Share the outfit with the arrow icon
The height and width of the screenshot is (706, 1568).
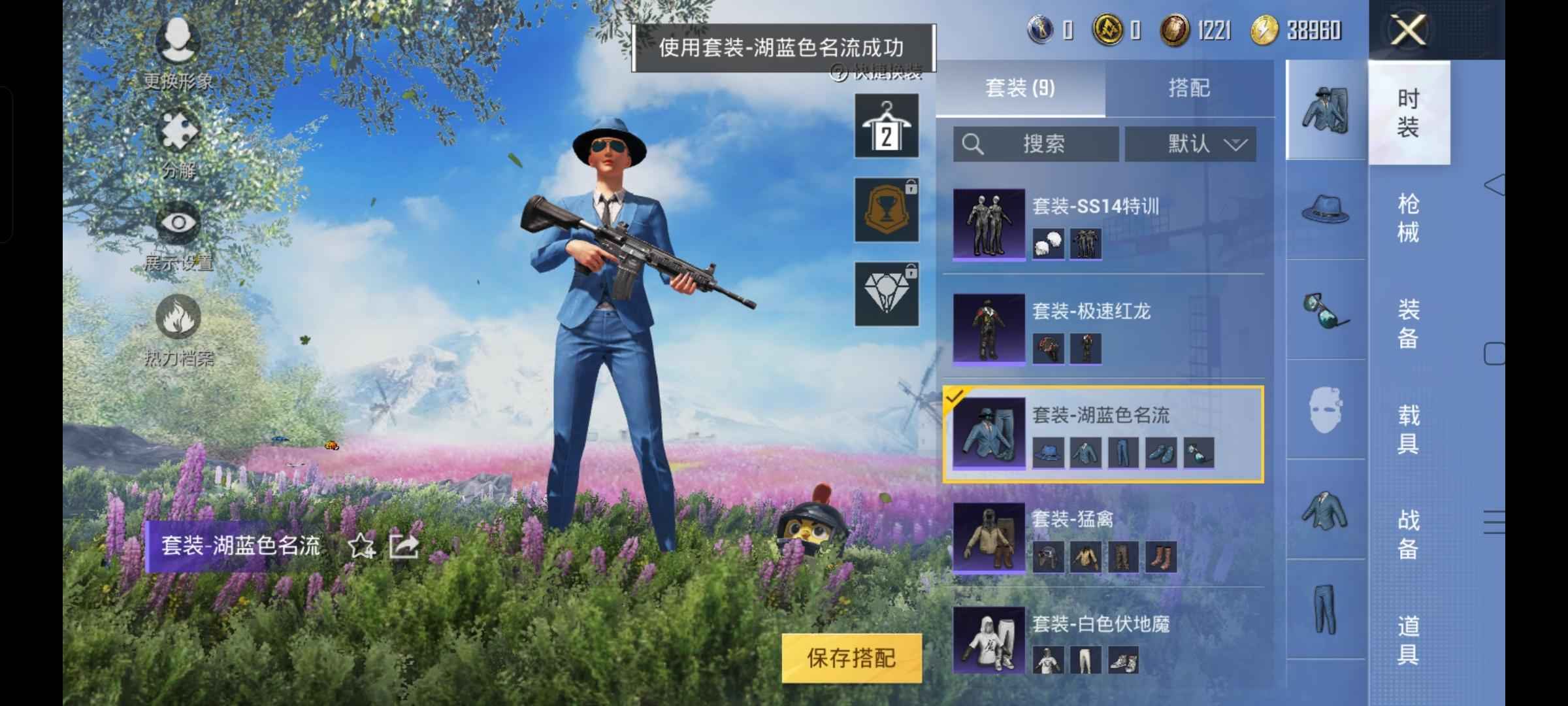point(404,546)
